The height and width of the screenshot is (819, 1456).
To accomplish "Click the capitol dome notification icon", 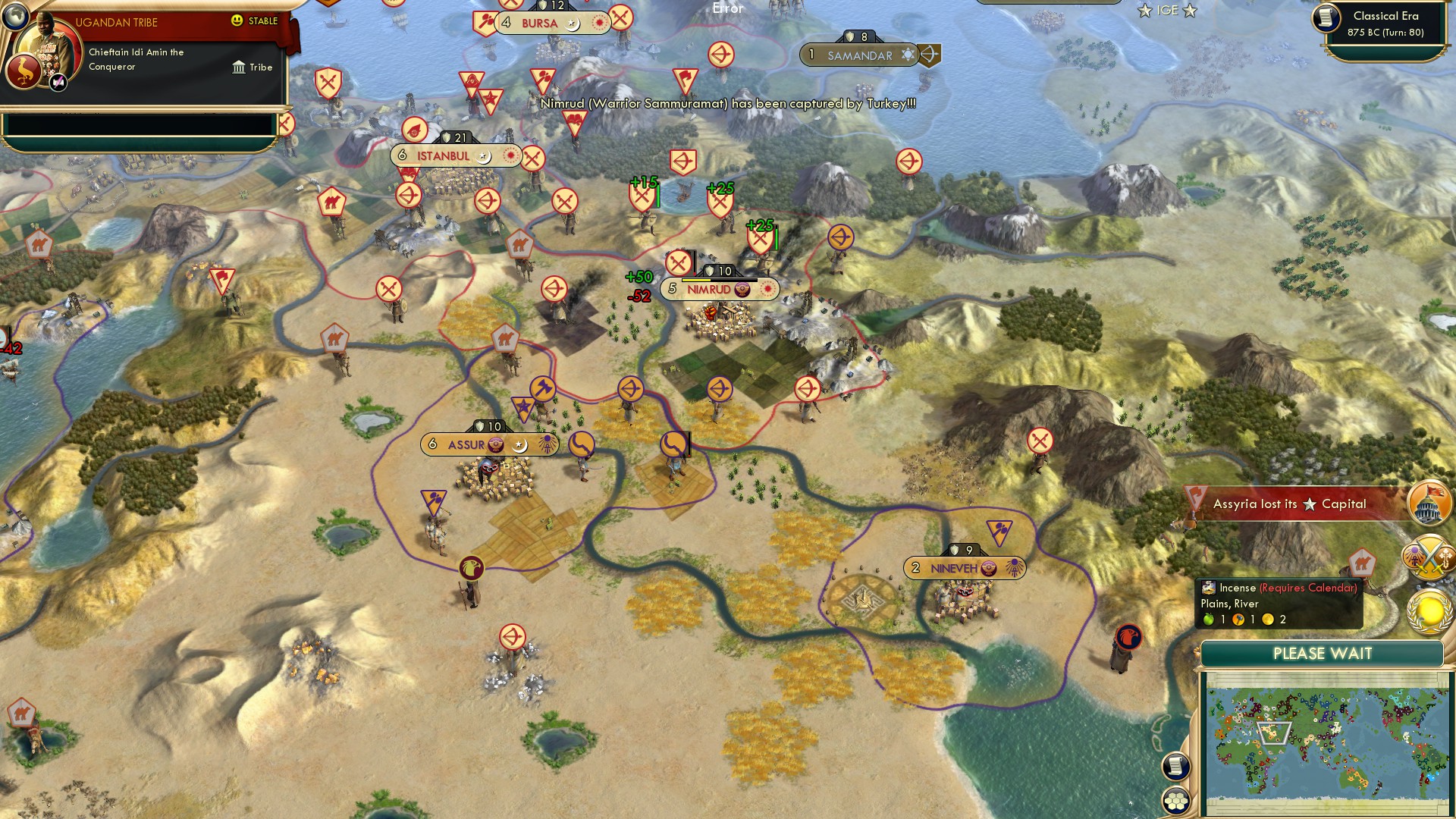I will click(1430, 502).
